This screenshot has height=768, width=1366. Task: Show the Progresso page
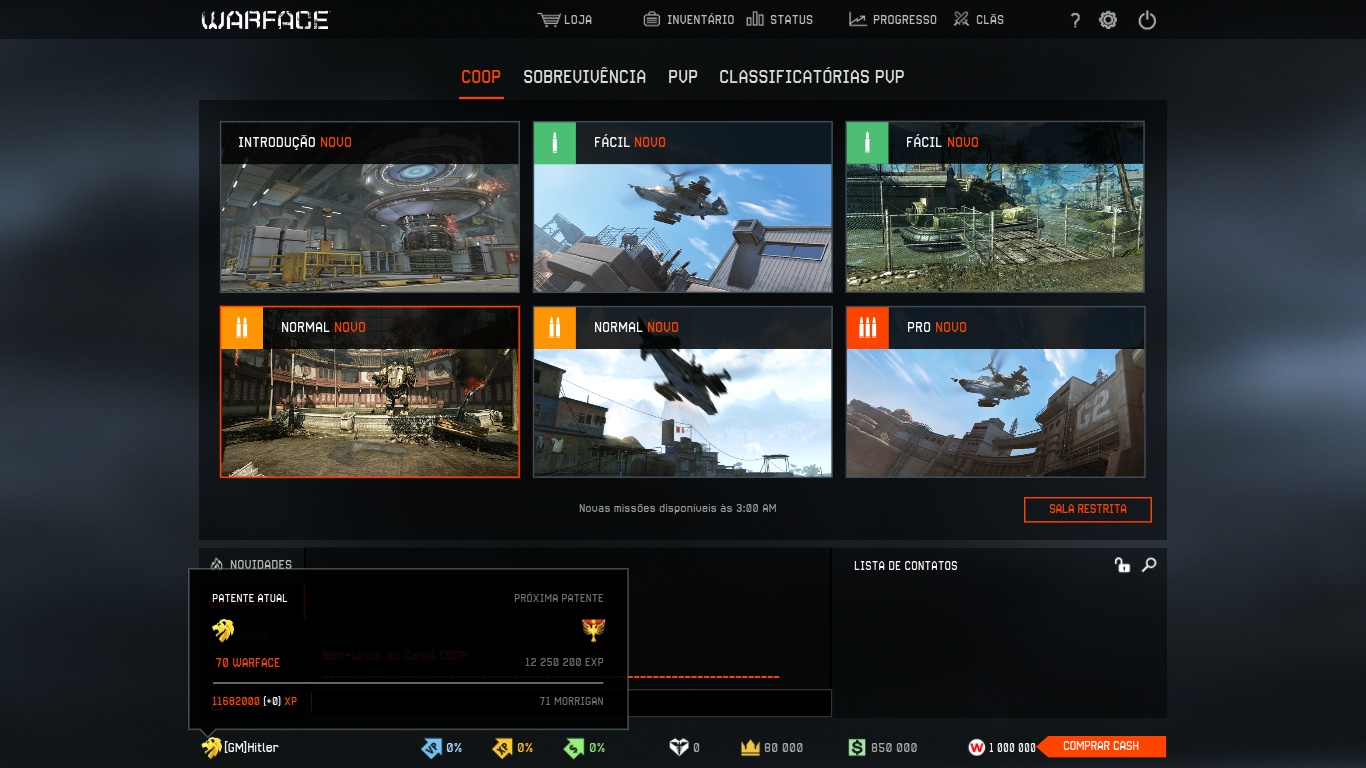click(893, 20)
